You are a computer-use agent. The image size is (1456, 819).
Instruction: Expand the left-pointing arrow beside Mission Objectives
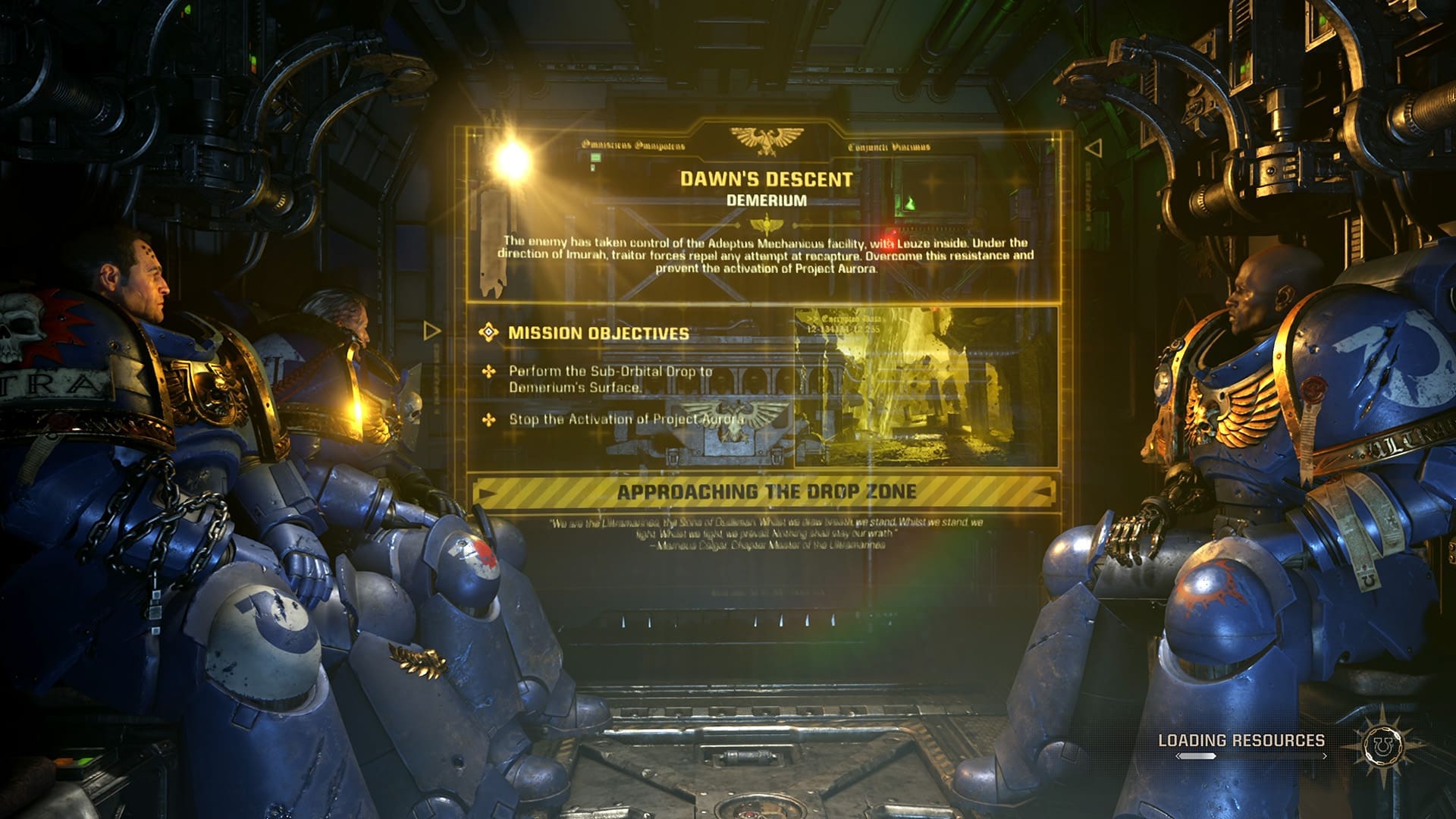point(431,331)
